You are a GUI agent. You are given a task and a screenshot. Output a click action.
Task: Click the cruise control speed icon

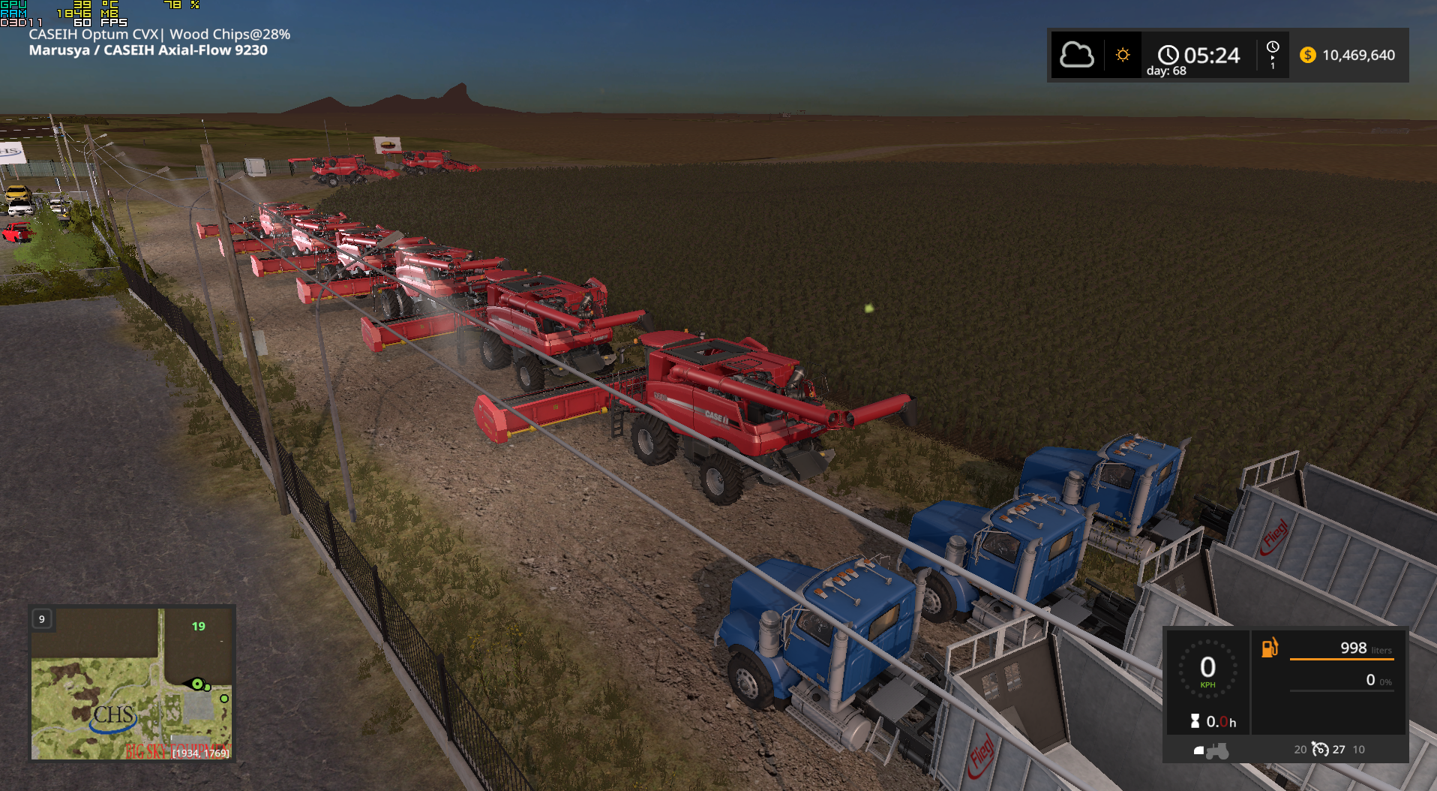[1321, 749]
